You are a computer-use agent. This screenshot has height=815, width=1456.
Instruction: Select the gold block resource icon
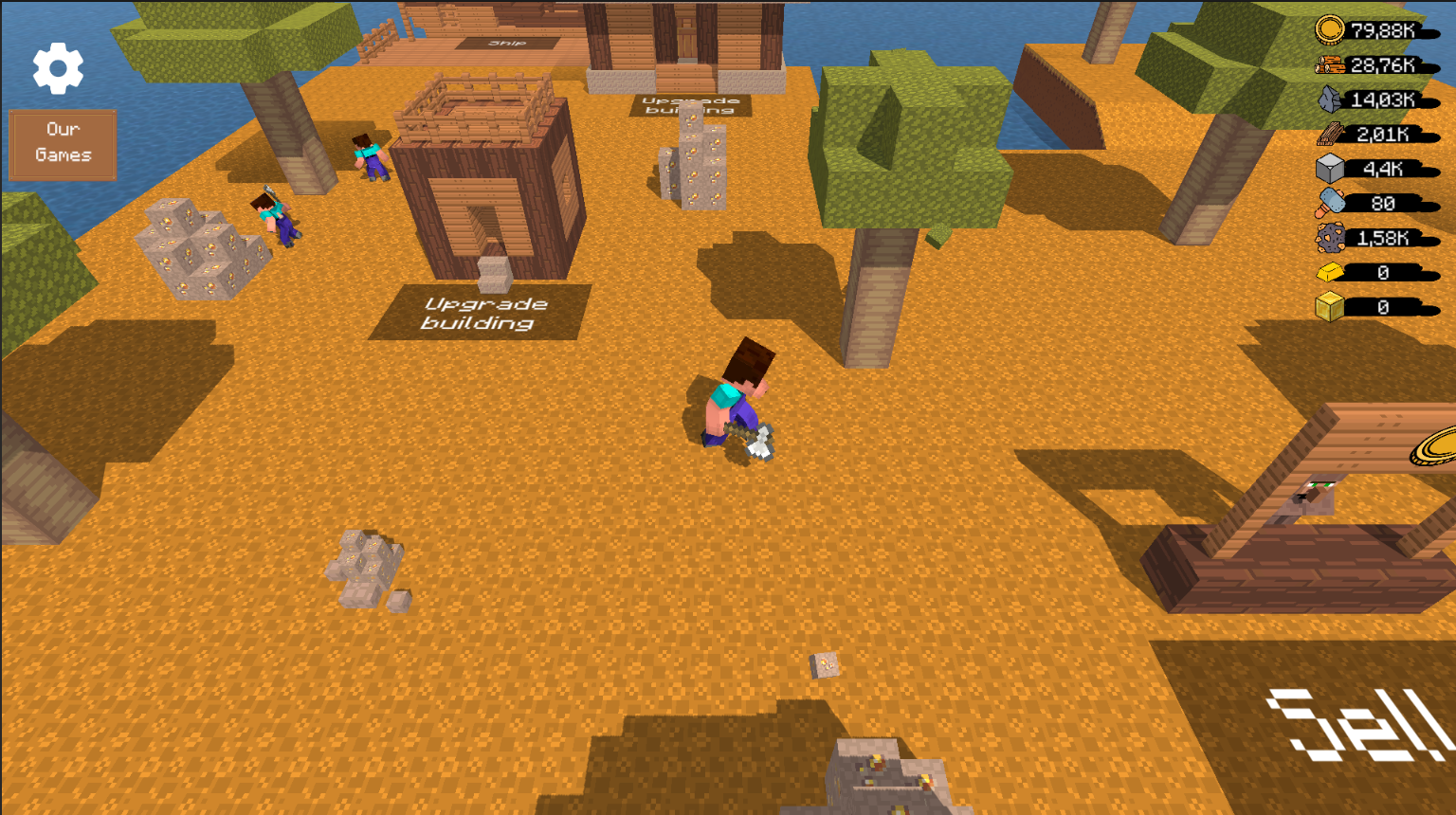1328,306
